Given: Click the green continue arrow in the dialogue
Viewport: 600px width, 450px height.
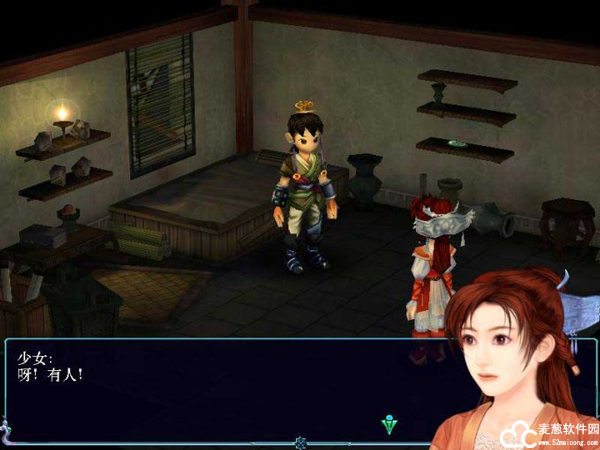Looking at the screenshot, I should point(390,424).
